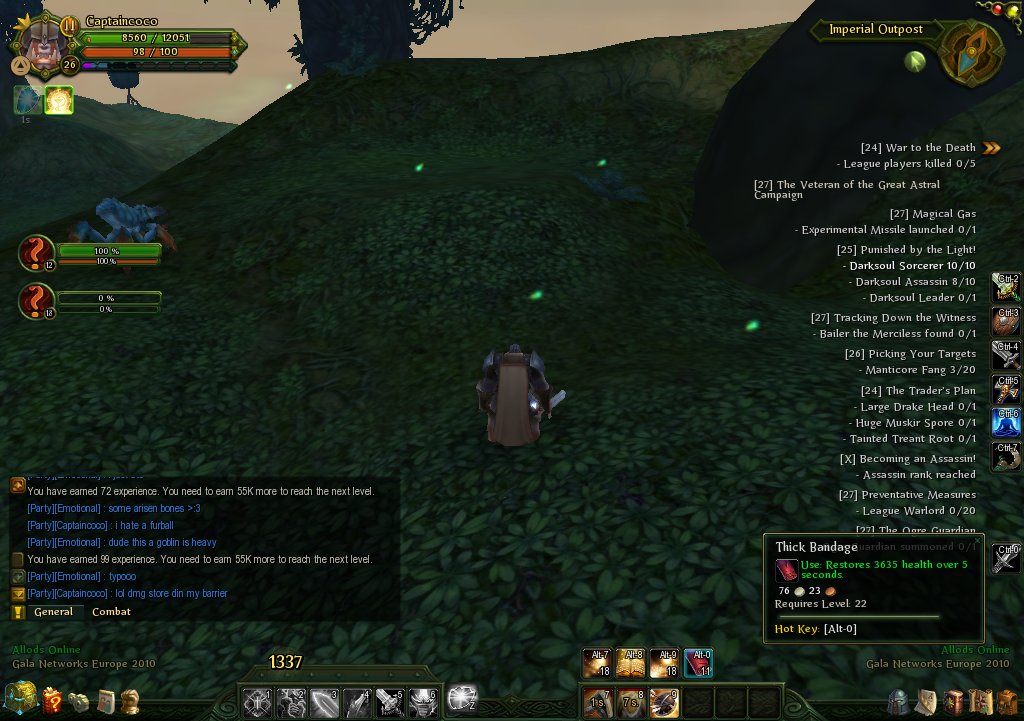Use the open book item in Alt-8

point(631,664)
